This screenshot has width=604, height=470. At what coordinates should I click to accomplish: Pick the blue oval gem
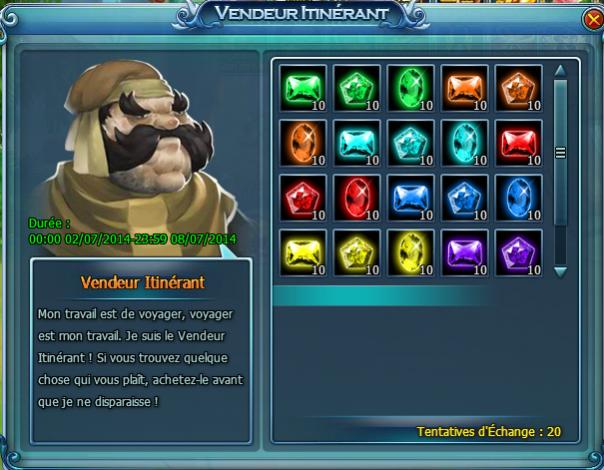tap(516, 197)
